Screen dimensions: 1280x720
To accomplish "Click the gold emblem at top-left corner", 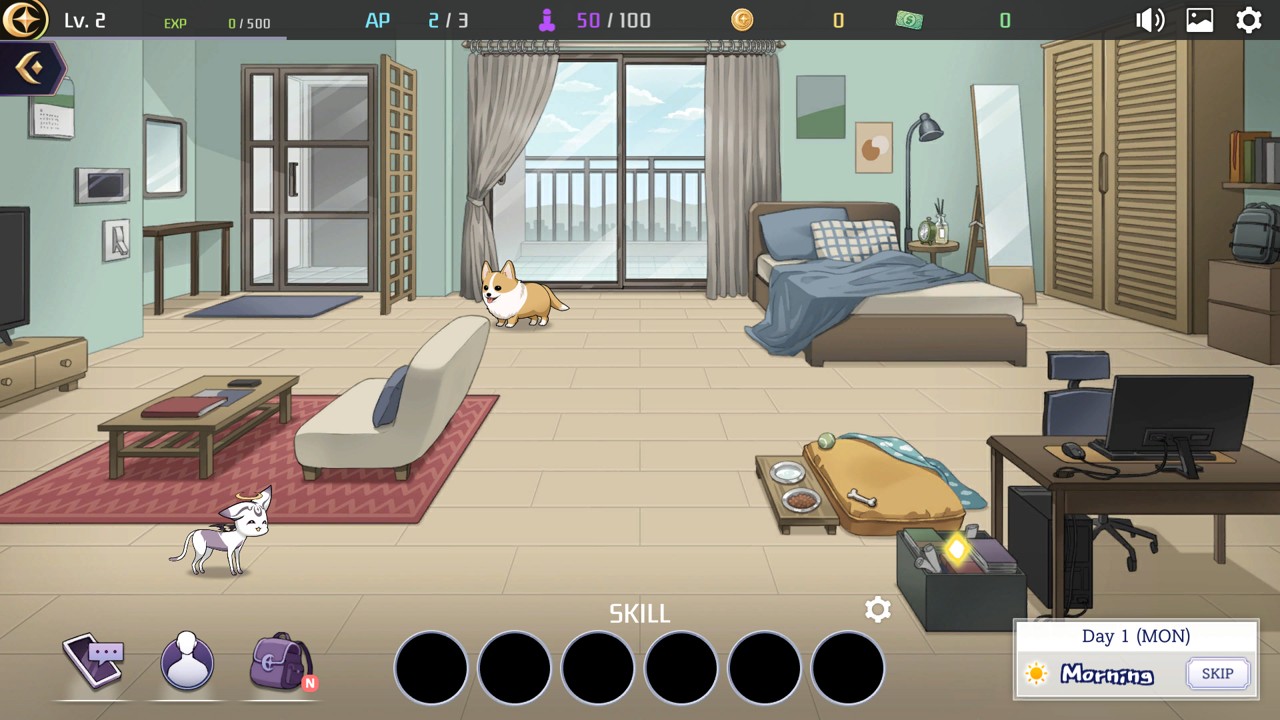I will pyautogui.click(x=24, y=20).
